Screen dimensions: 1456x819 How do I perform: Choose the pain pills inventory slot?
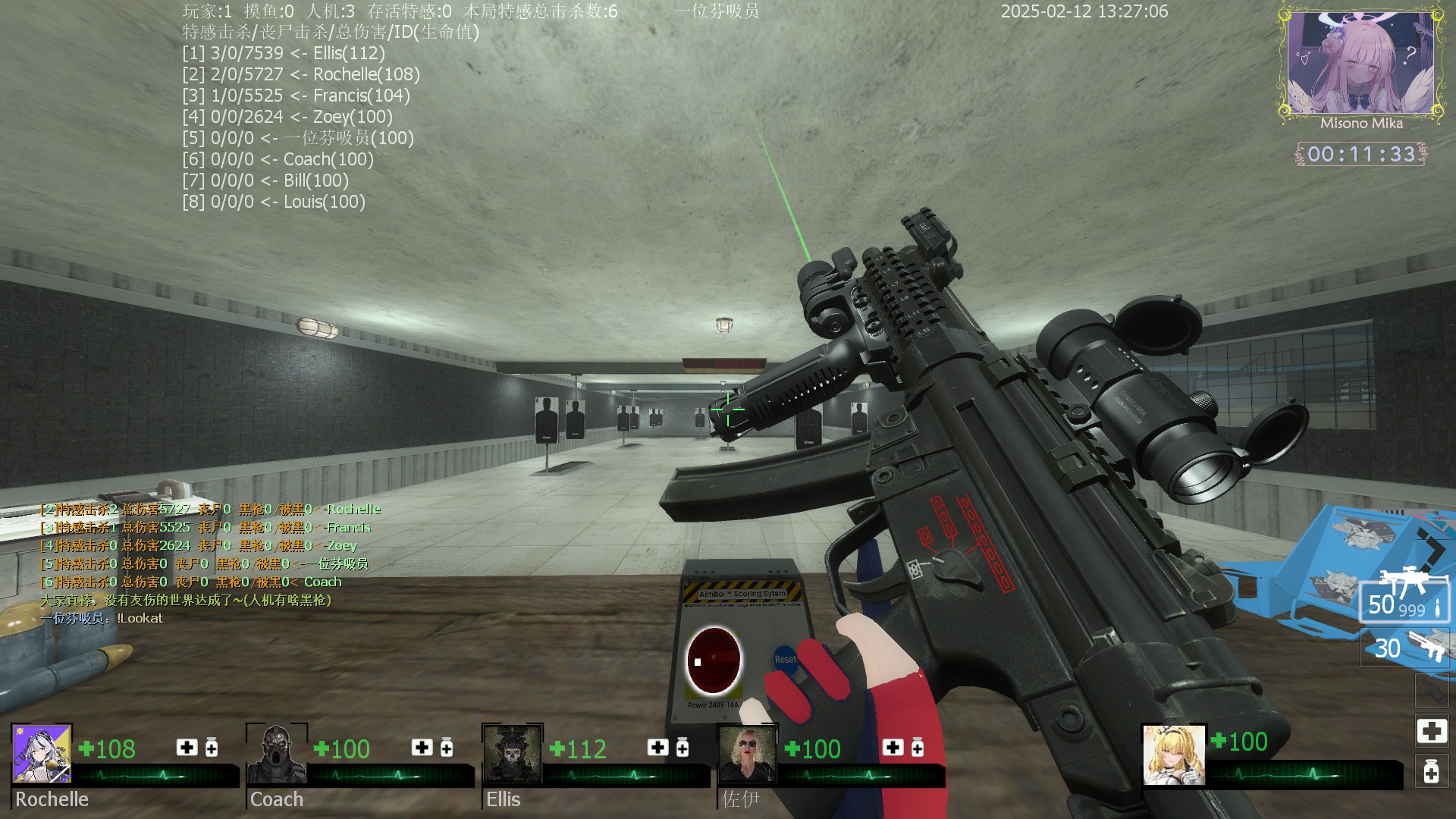point(1431,772)
